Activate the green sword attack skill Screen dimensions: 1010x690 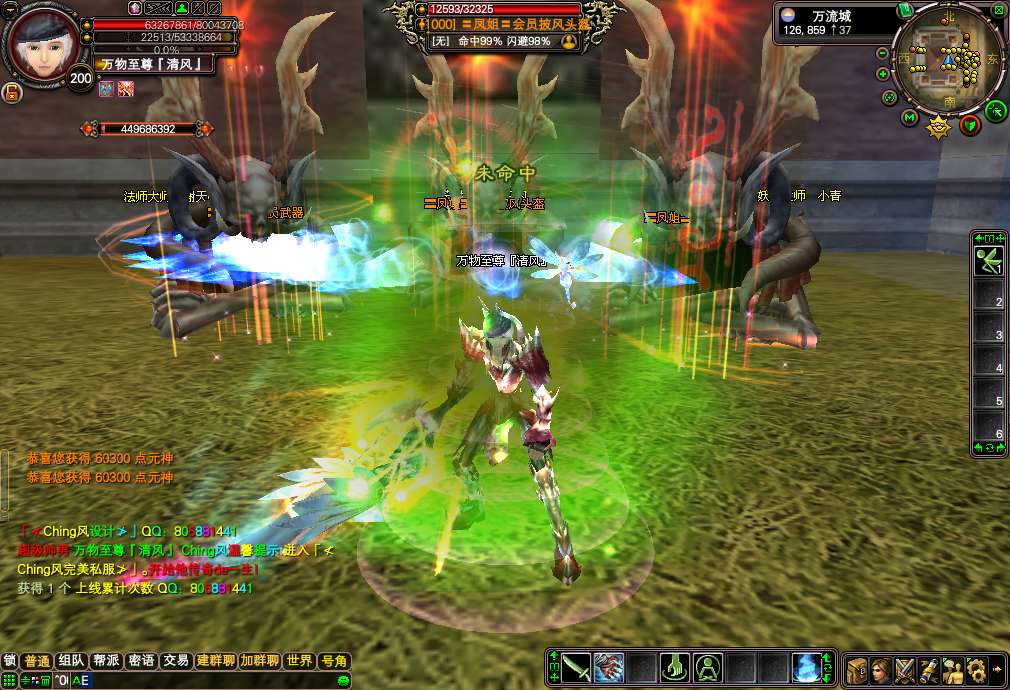575,667
